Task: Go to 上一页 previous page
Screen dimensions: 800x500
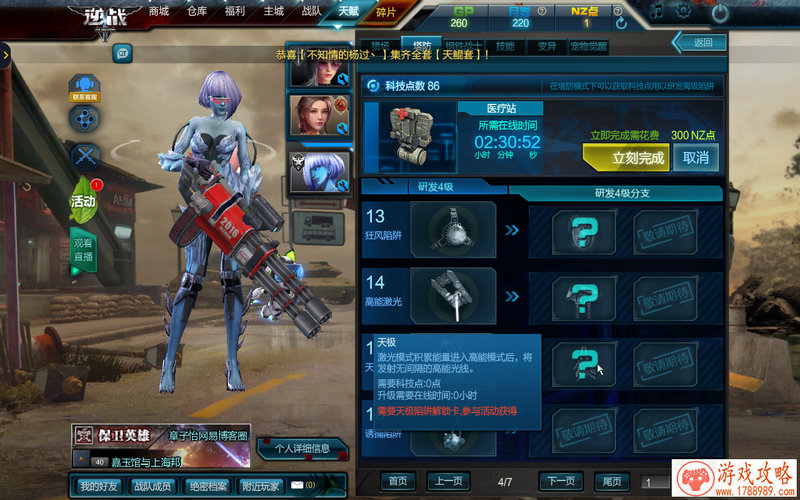Action: 449,481
